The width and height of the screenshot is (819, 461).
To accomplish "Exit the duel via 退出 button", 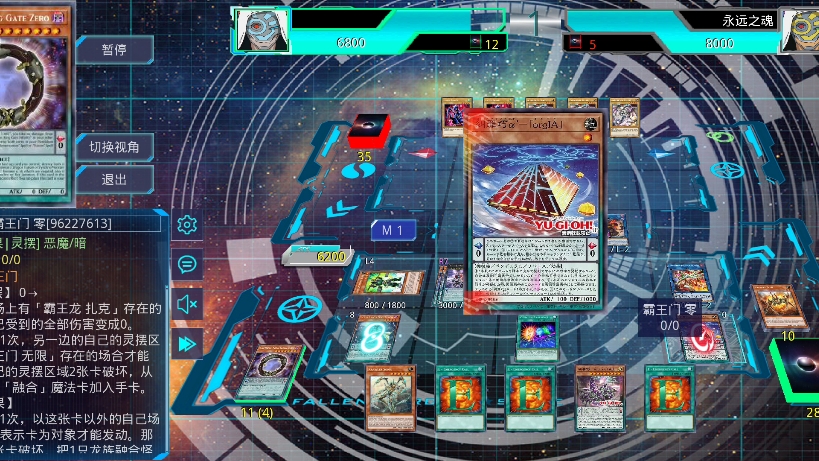I will (114, 180).
